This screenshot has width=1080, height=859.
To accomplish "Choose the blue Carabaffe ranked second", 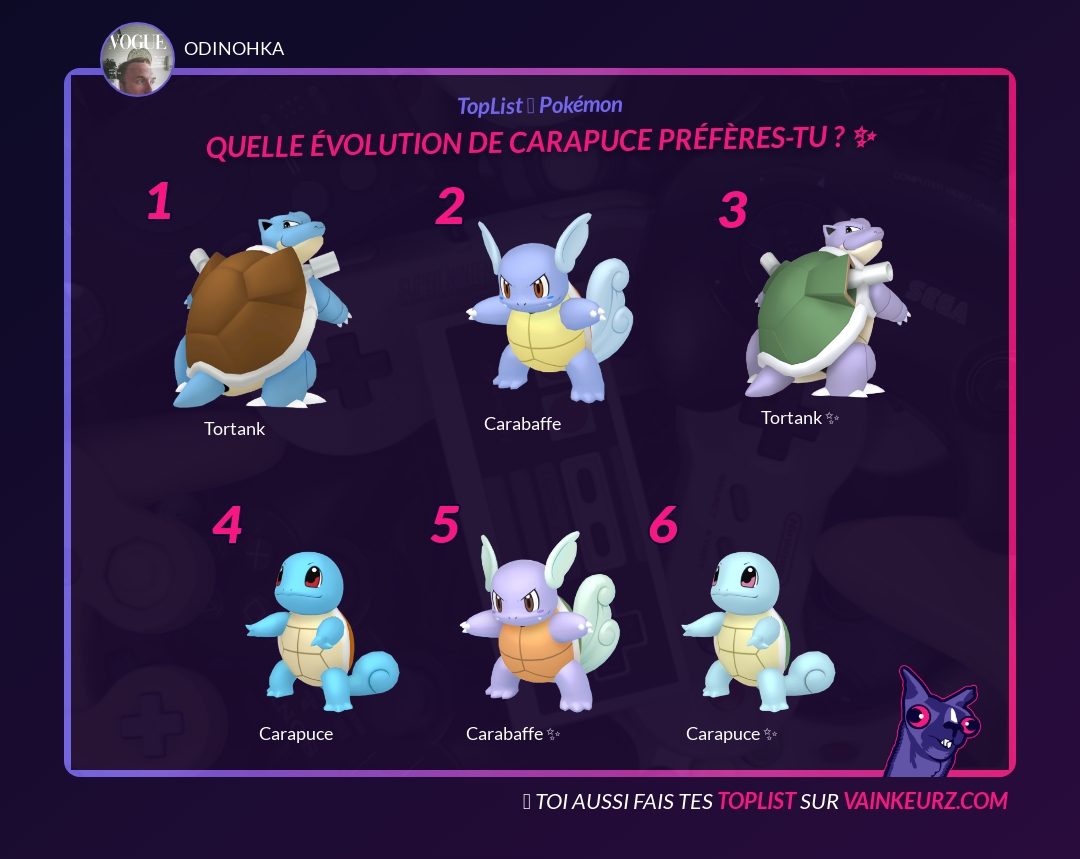I will tap(548, 310).
